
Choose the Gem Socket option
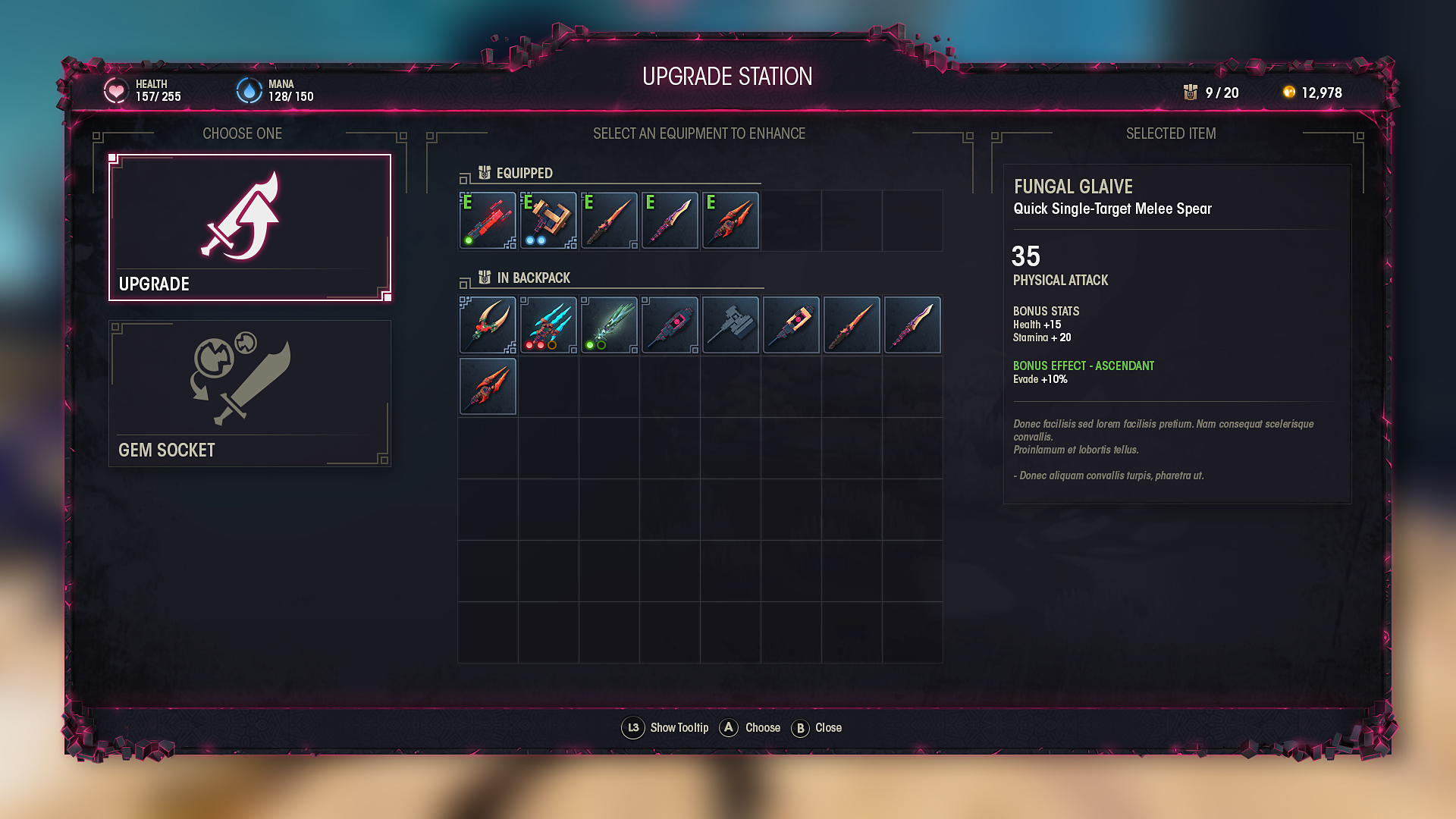[x=249, y=393]
